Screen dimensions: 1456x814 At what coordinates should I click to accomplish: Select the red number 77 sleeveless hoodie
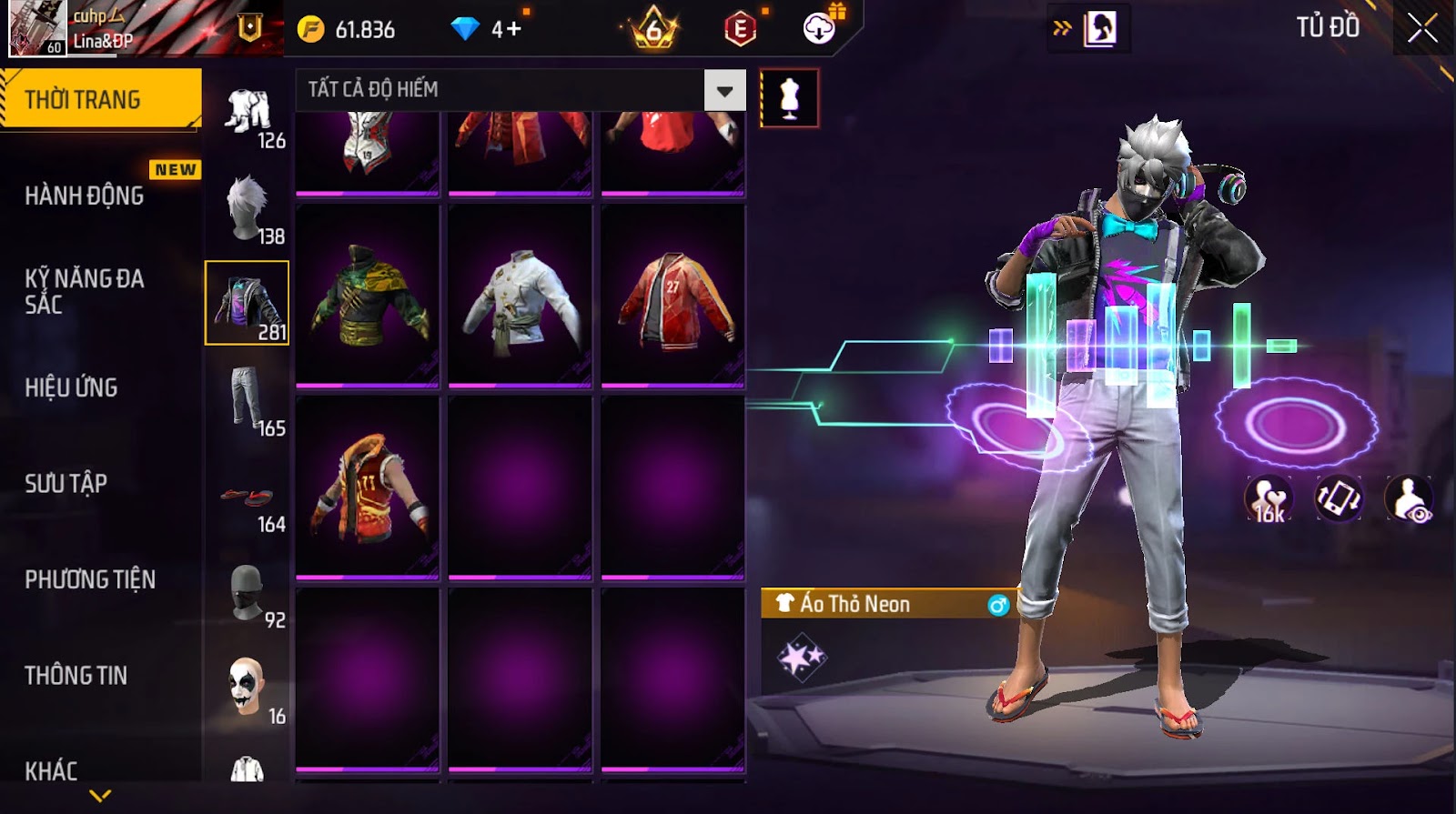tap(368, 487)
